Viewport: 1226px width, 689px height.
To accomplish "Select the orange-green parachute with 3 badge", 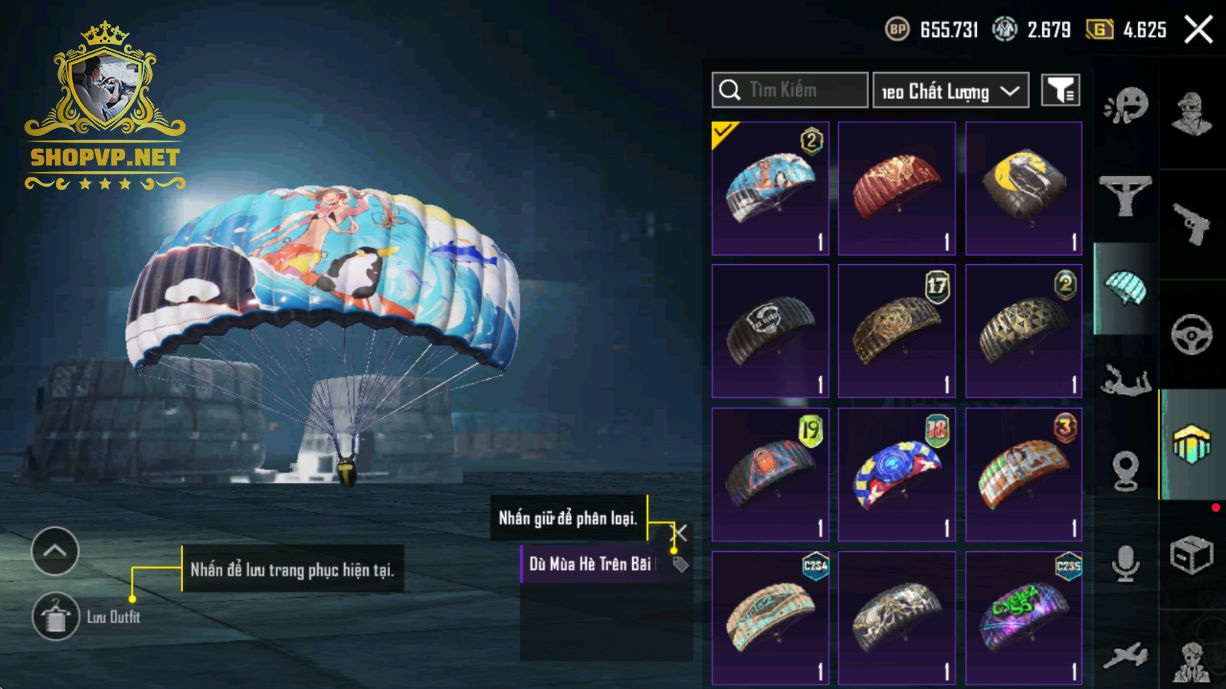I will point(1023,474).
